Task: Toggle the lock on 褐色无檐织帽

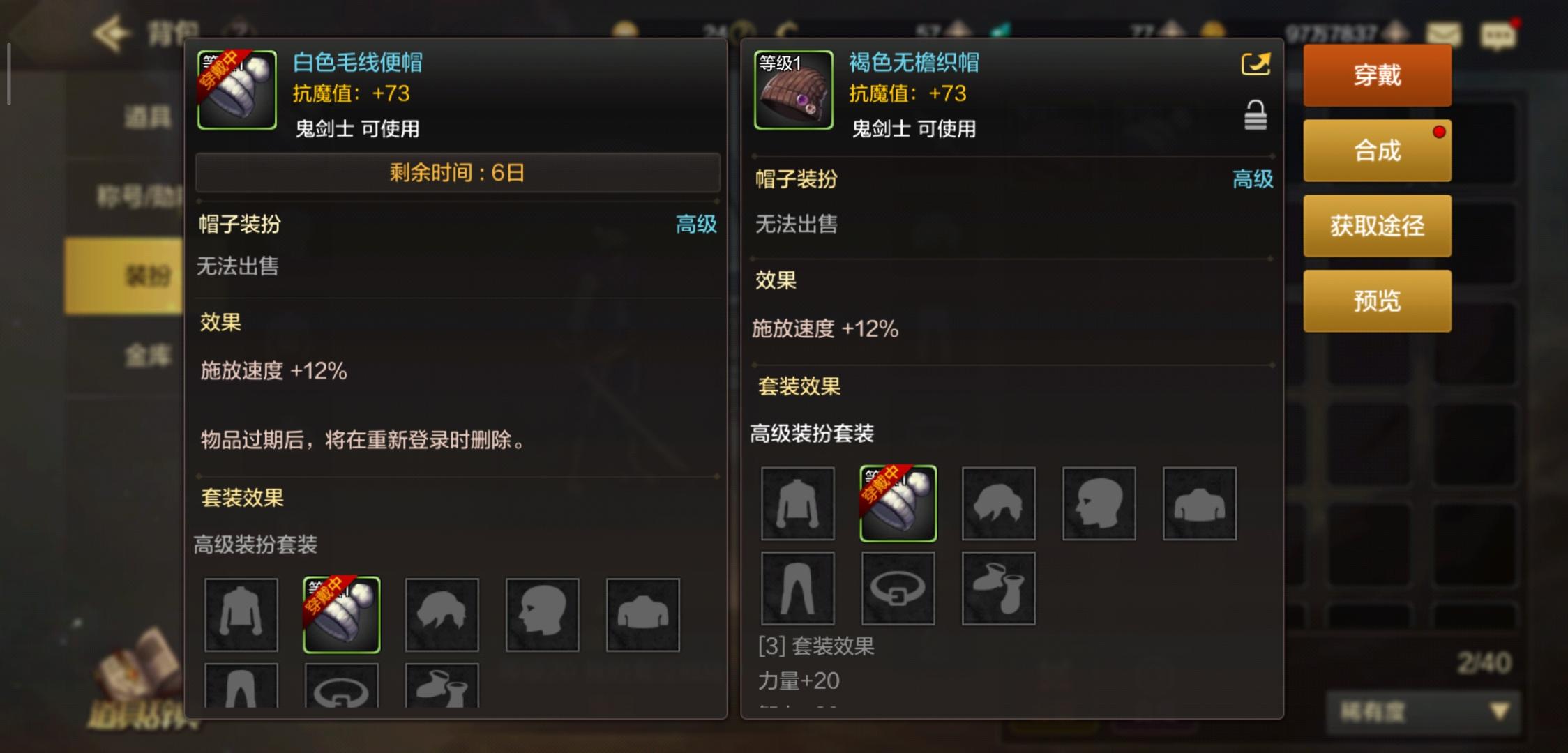Action: [1256, 115]
